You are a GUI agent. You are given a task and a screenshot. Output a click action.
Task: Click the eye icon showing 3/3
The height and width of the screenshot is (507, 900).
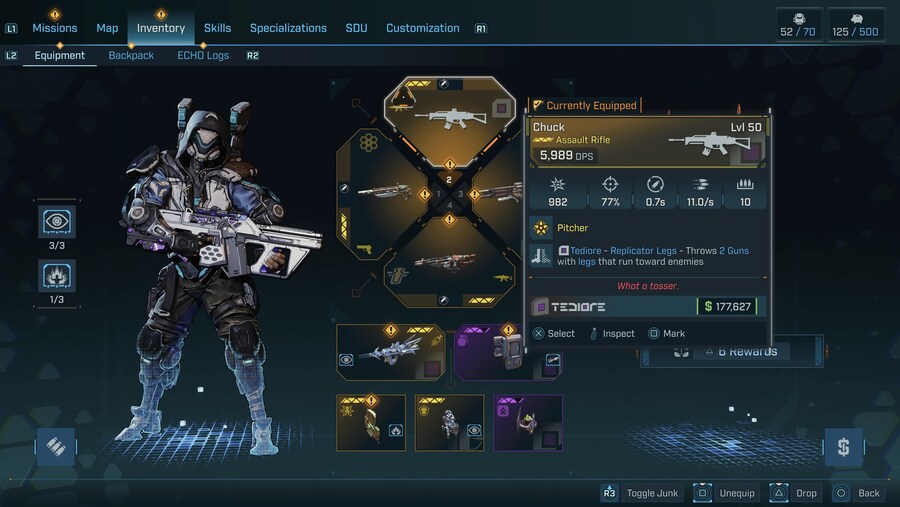[56, 222]
